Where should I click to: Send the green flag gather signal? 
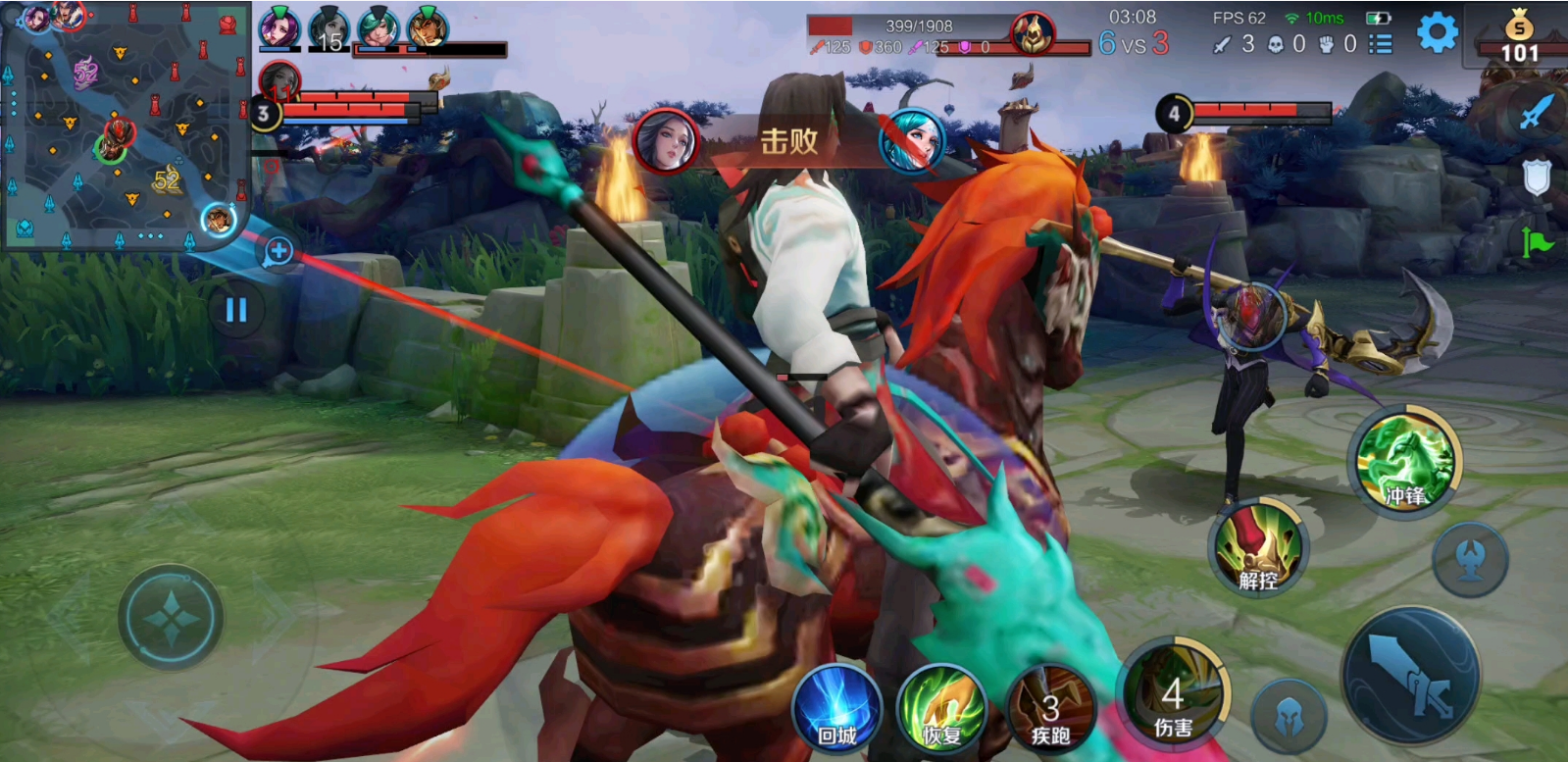click(1537, 241)
